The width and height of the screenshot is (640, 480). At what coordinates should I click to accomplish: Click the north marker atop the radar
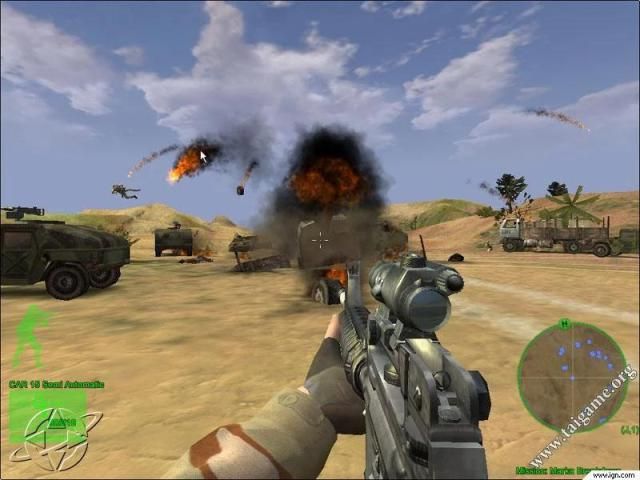pyautogui.click(x=565, y=324)
